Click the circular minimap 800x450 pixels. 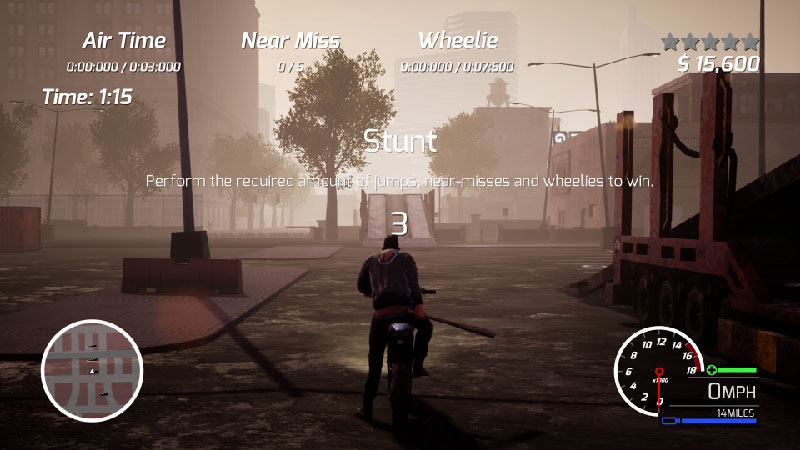point(92,370)
